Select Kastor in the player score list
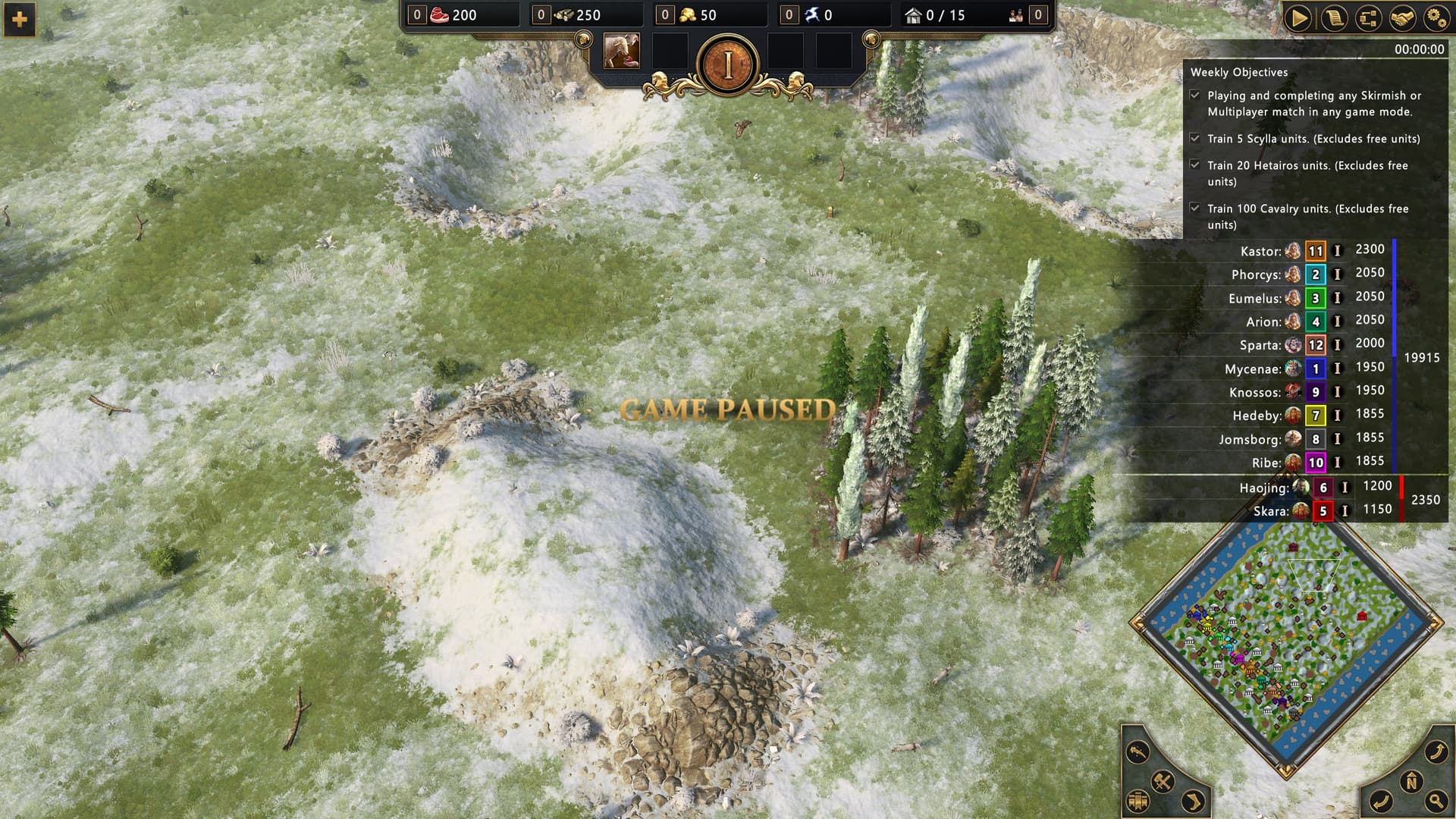 click(1260, 251)
